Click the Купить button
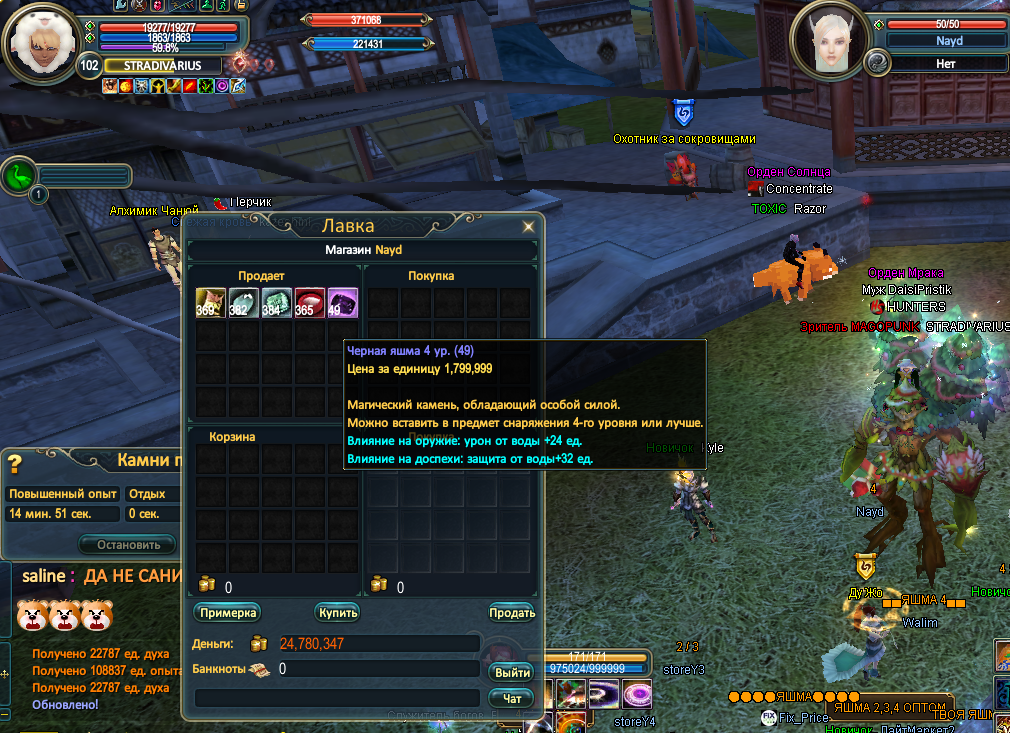1010x733 pixels. [x=337, y=612]
